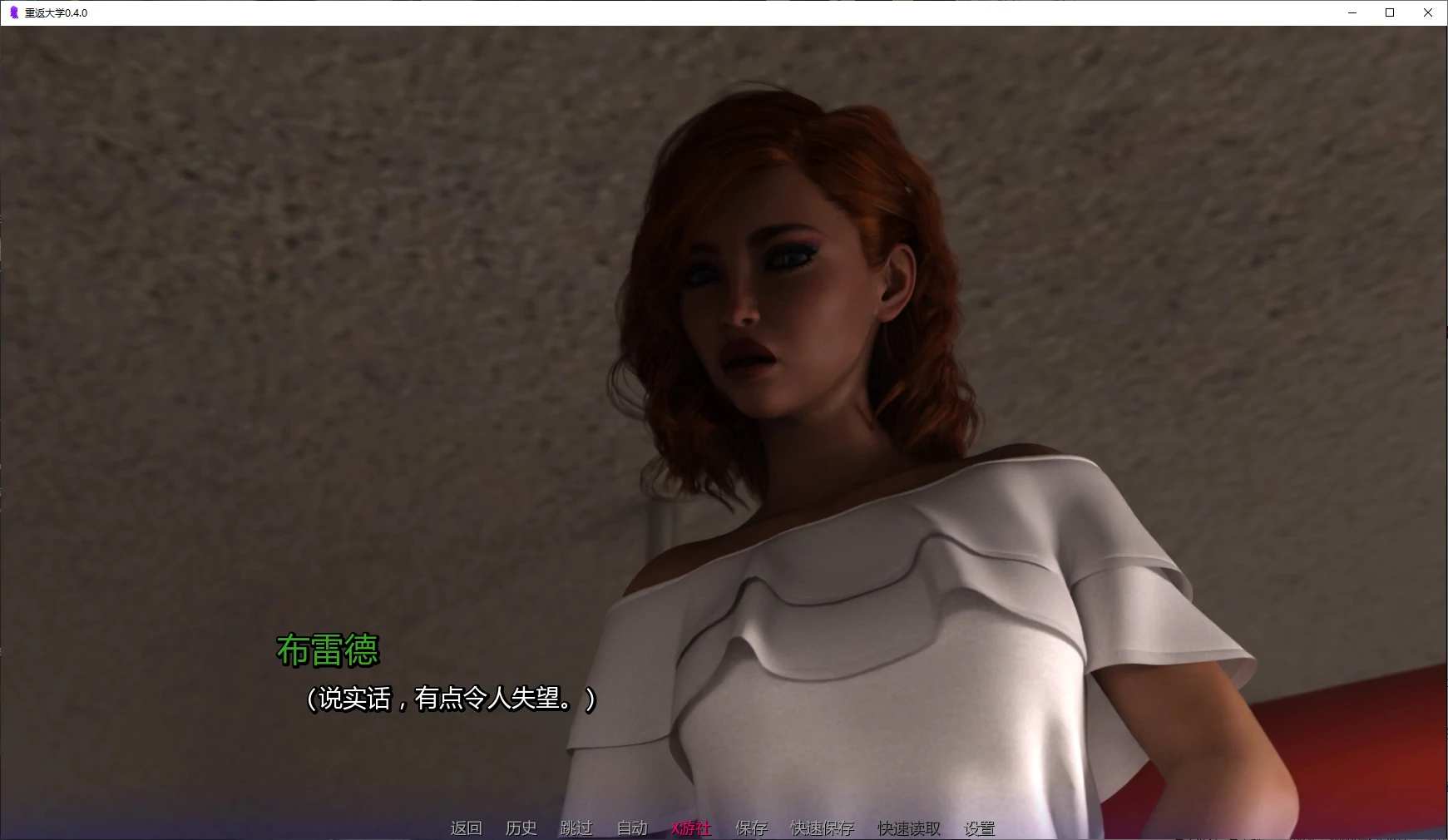Enable 自动 auto-advance mode

click(631, 828)
